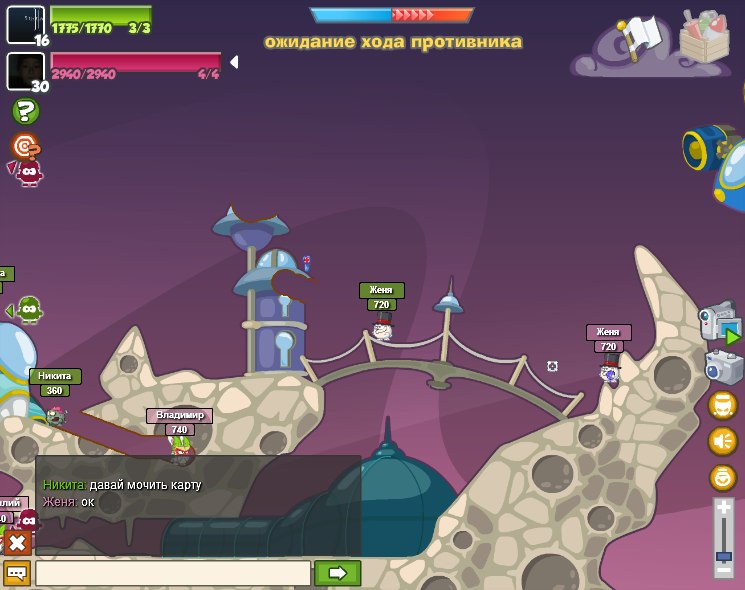Screen dimensions: 745x590
Task: Click the orange target hint icon
Action: pyautogui.click(x=25, y=147)
